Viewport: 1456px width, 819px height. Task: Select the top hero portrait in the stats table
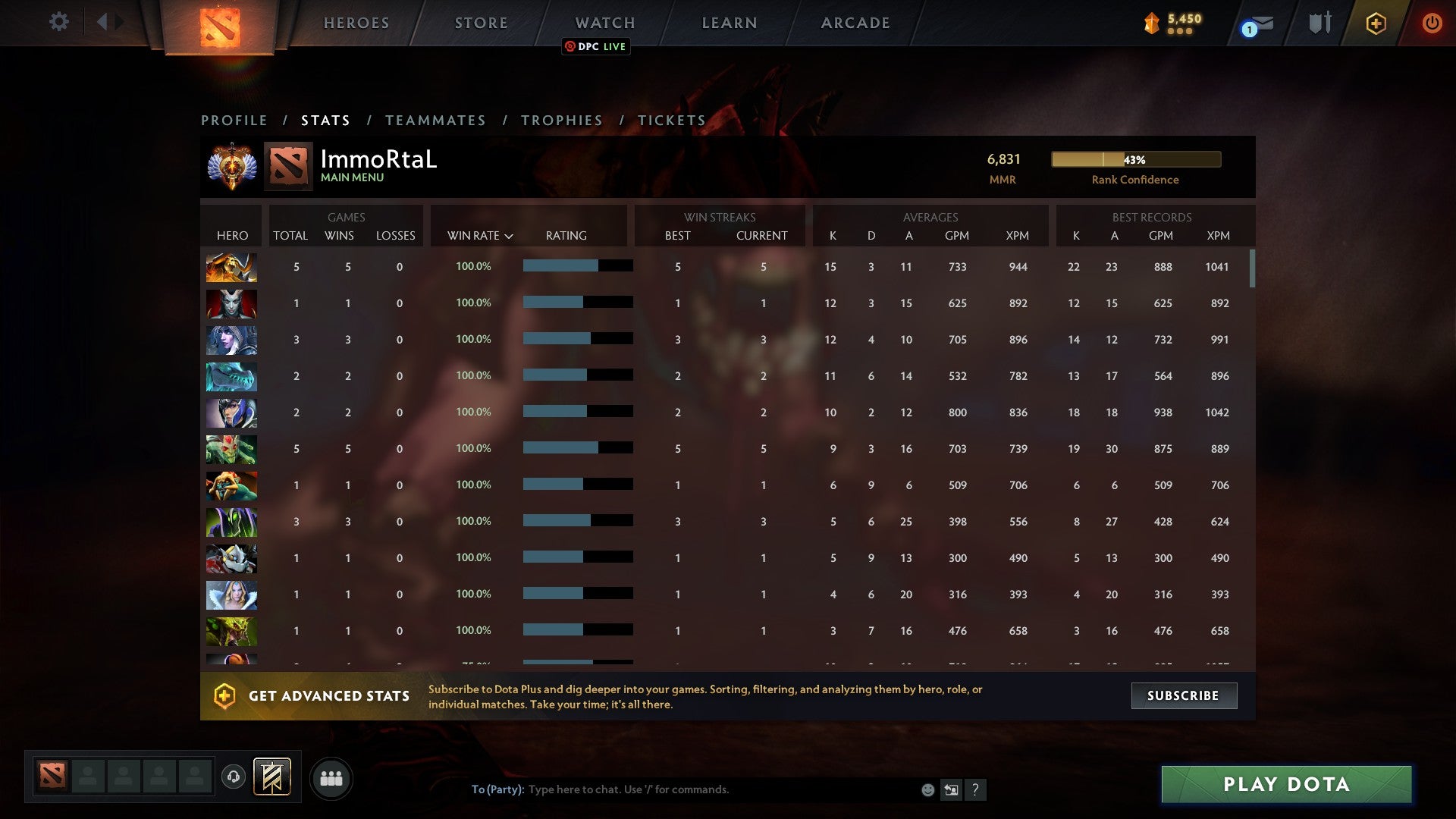coord(231,267)
